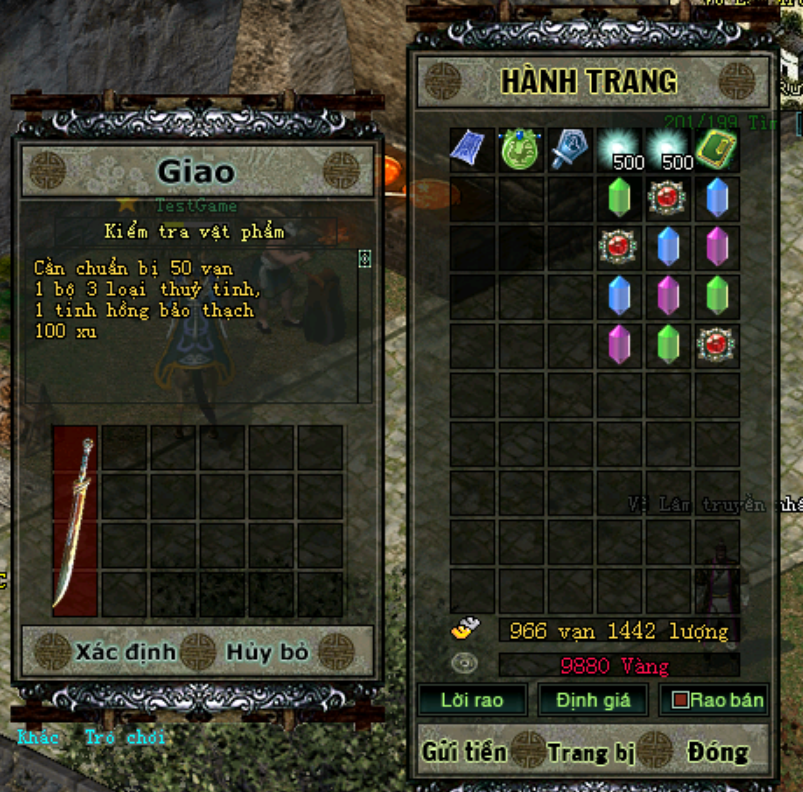Pick the green rooster medallion item
Viewport: 803px width, 792px height.
click(520, 150)
